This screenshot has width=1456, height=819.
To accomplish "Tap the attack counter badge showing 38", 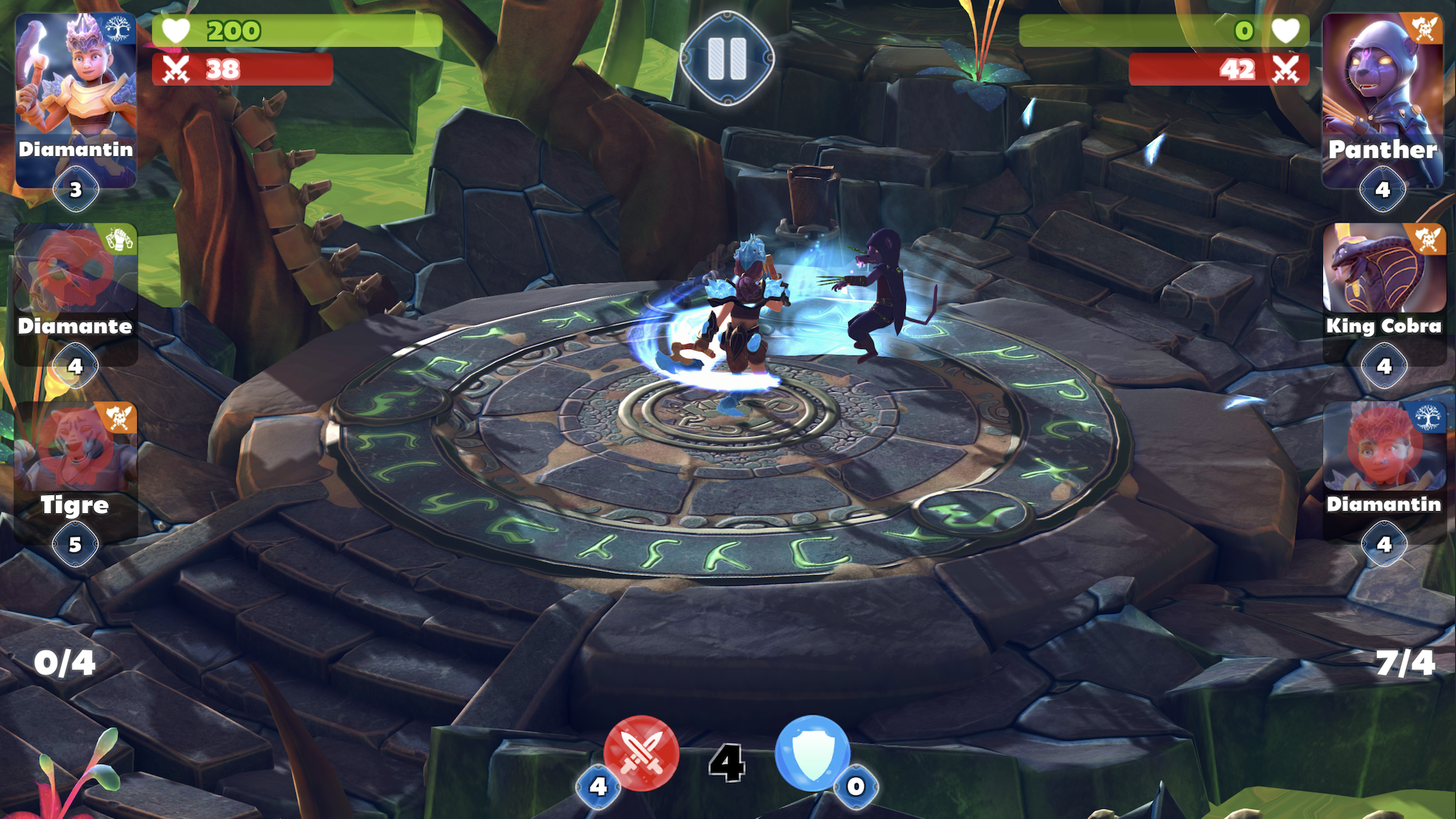I will tap(242, 70).
